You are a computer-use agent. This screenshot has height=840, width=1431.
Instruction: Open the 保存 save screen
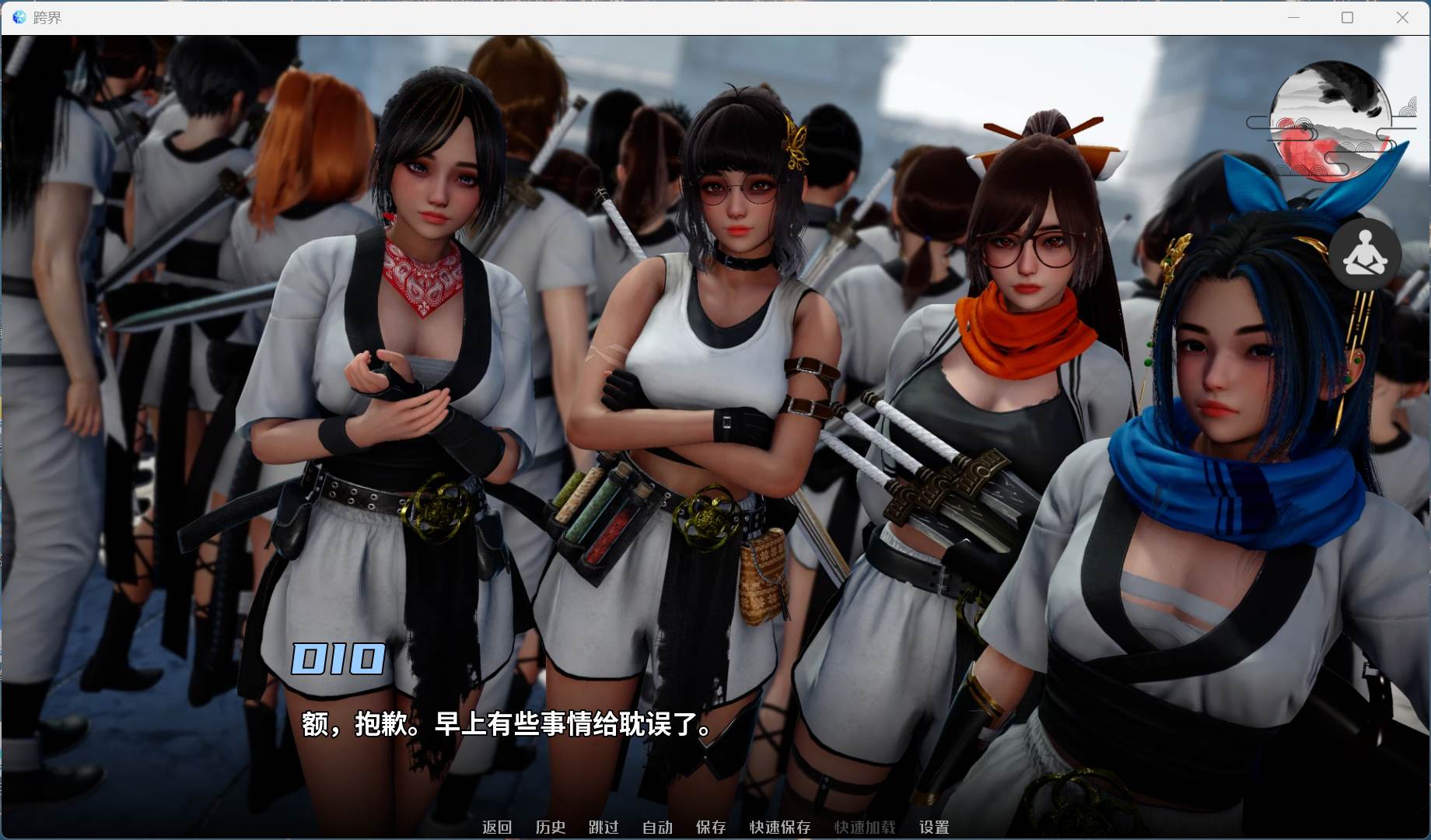[x=710, y=828]
